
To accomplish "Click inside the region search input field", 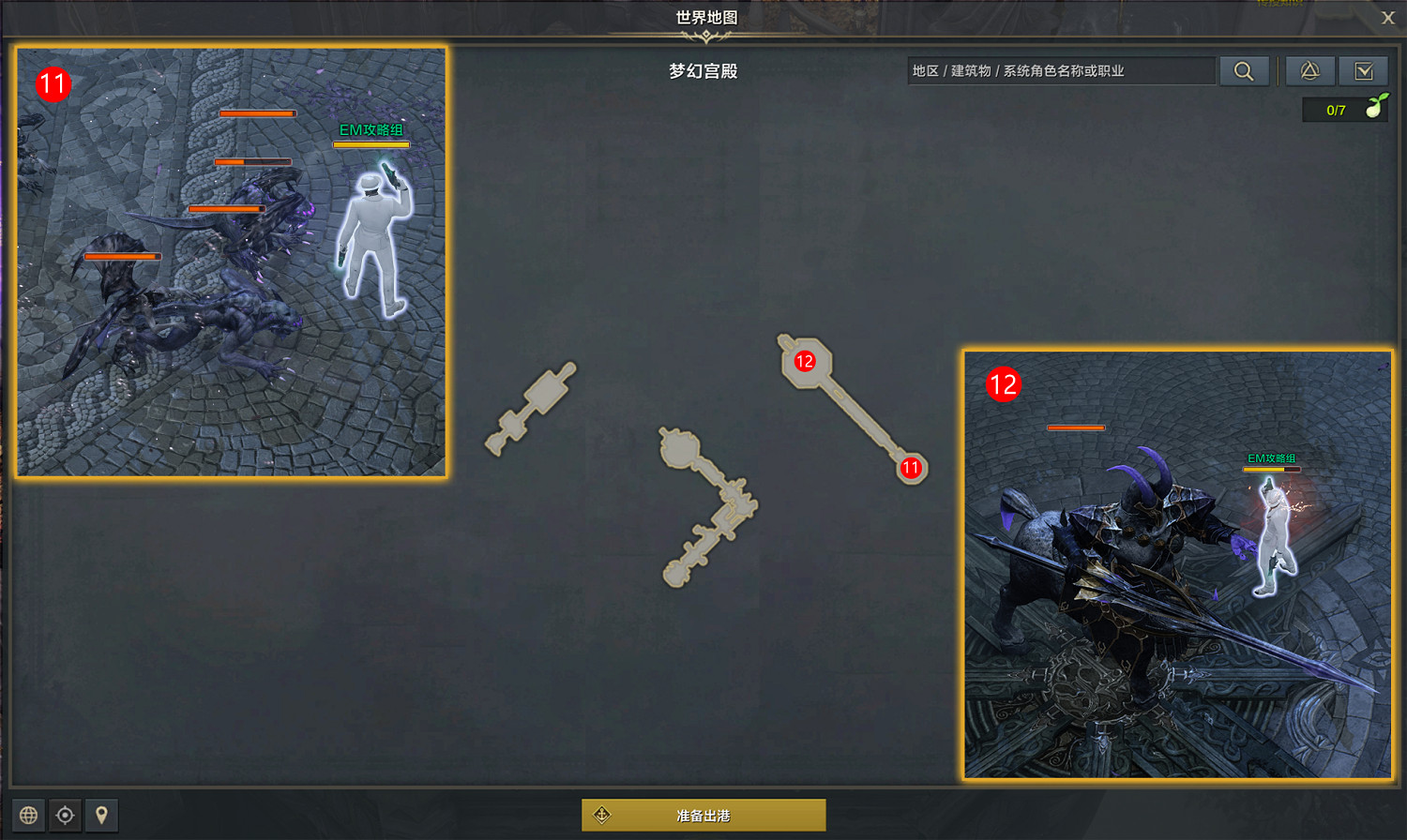I will click(1060, 70).
